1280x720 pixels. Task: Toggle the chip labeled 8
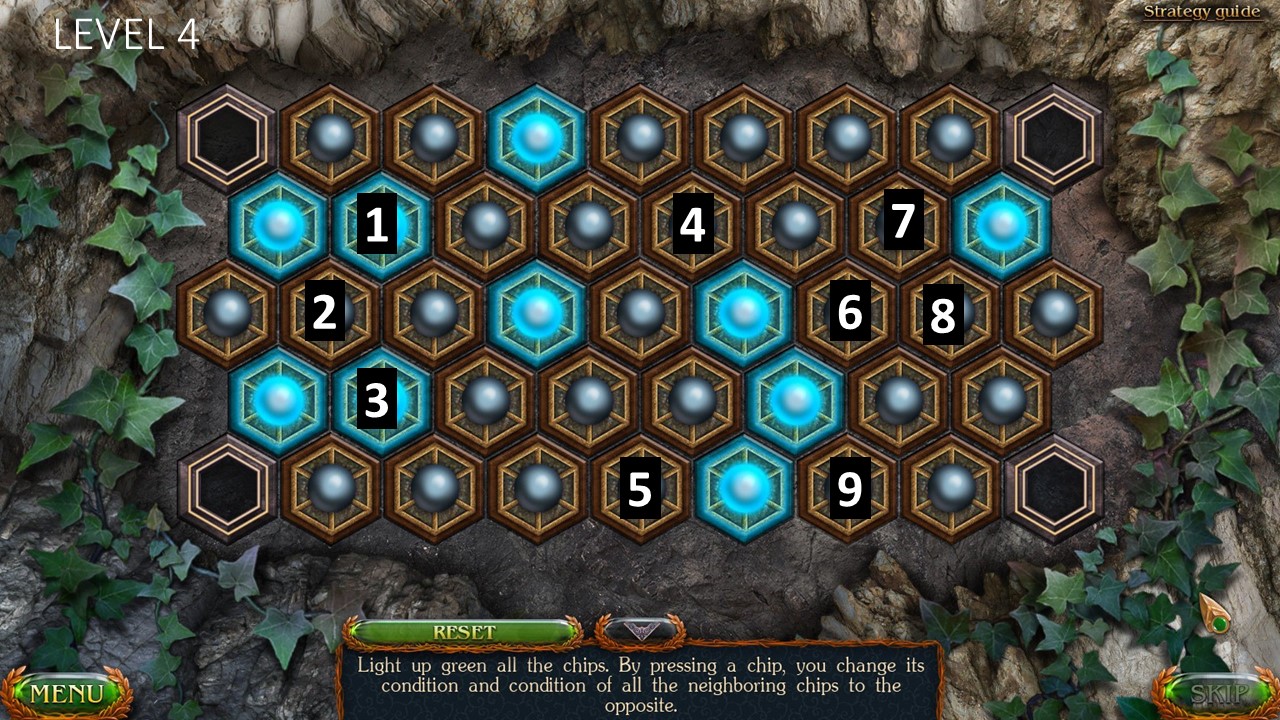pos(950,313)
